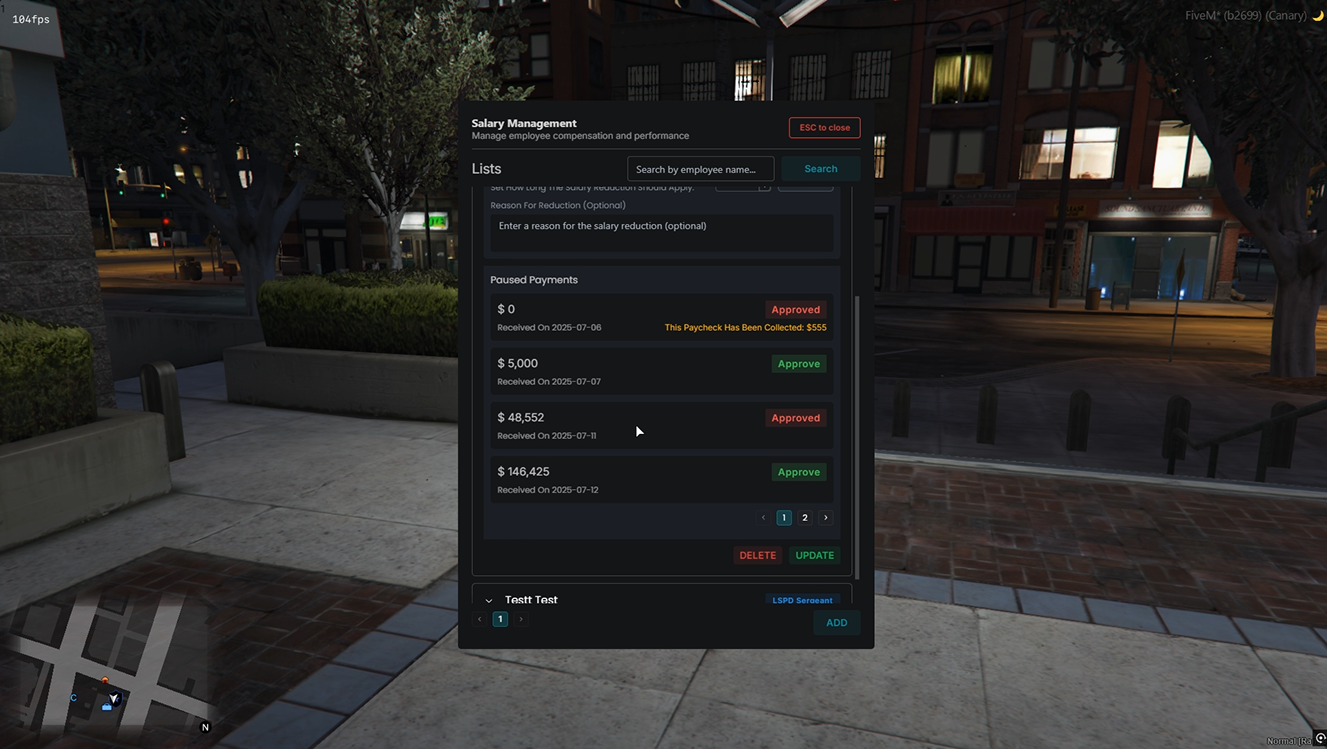Open page 2 of Paused Payments
This screenshot has width=1327, height=749.
click(x=804, y=517)
